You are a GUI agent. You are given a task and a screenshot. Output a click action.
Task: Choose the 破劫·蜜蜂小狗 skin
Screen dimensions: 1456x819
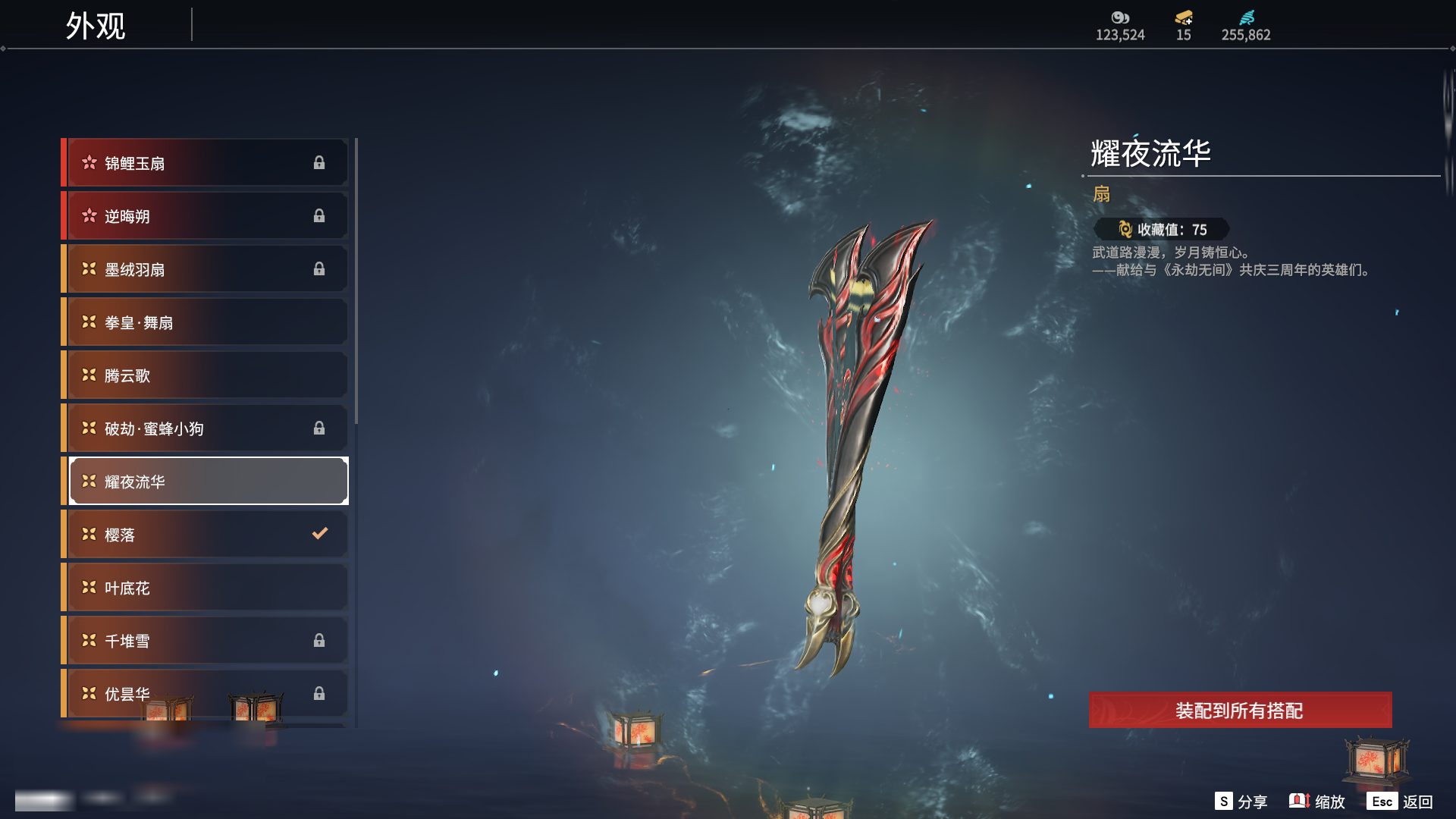coord(206,428)
